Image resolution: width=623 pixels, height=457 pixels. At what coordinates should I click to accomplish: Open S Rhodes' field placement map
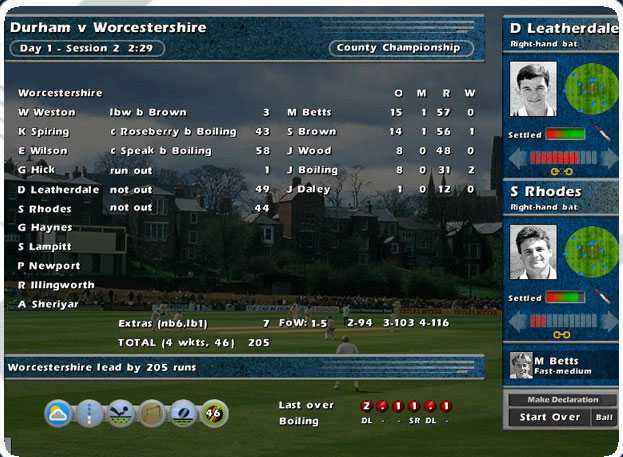592,251
